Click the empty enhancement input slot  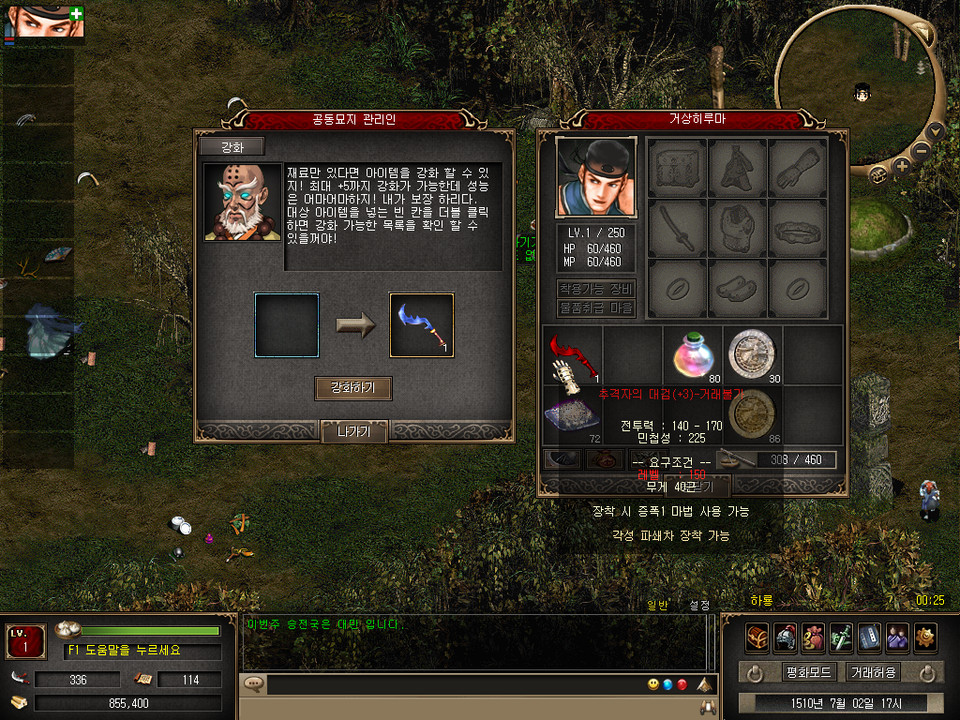click(x=287, y=325)
